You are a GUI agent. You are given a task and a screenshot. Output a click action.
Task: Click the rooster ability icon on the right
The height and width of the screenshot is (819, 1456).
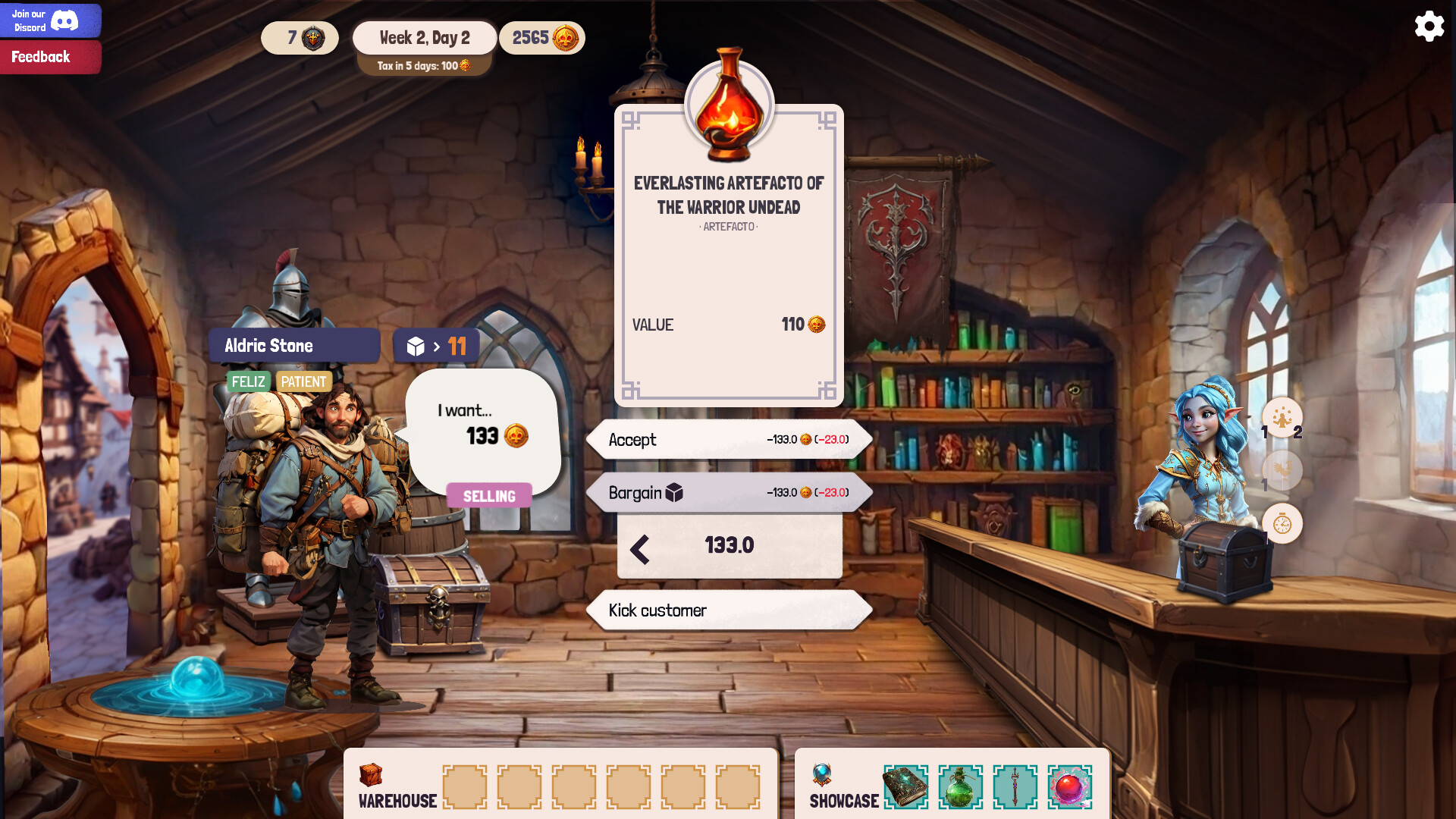(x=1282, y=472)
